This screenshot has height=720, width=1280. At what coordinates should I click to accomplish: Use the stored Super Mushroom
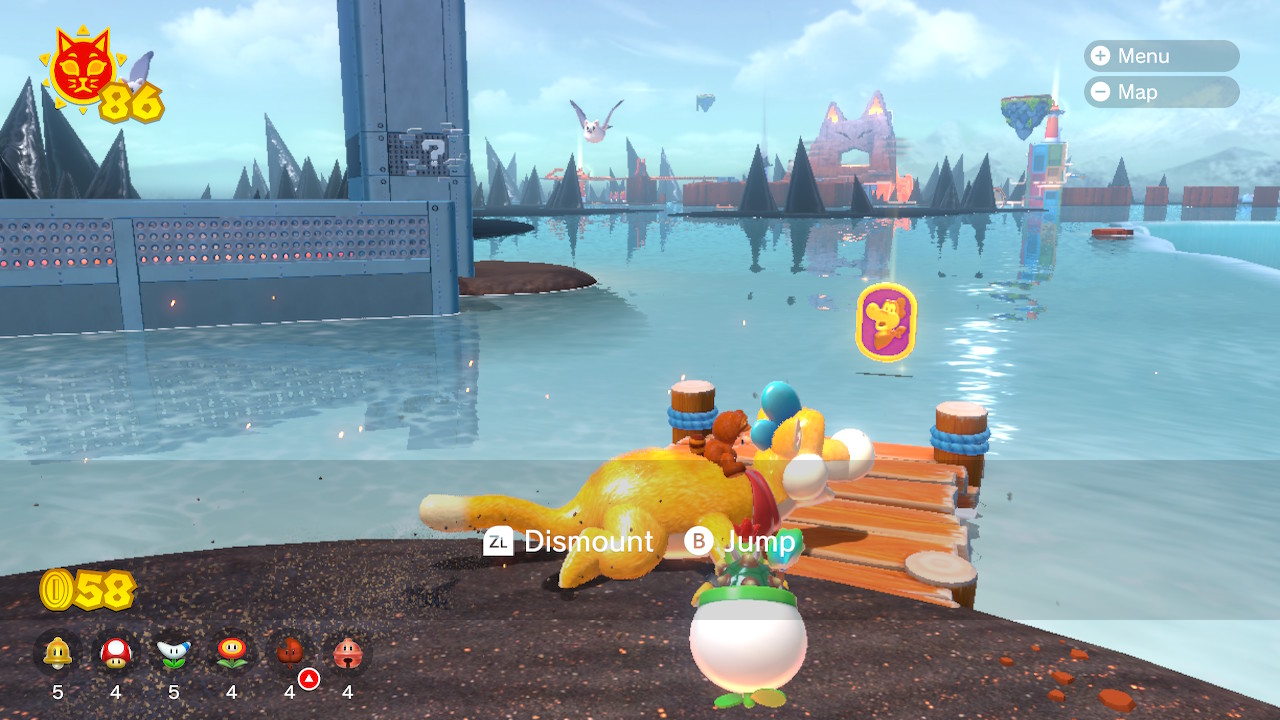(x=116, y=654)
